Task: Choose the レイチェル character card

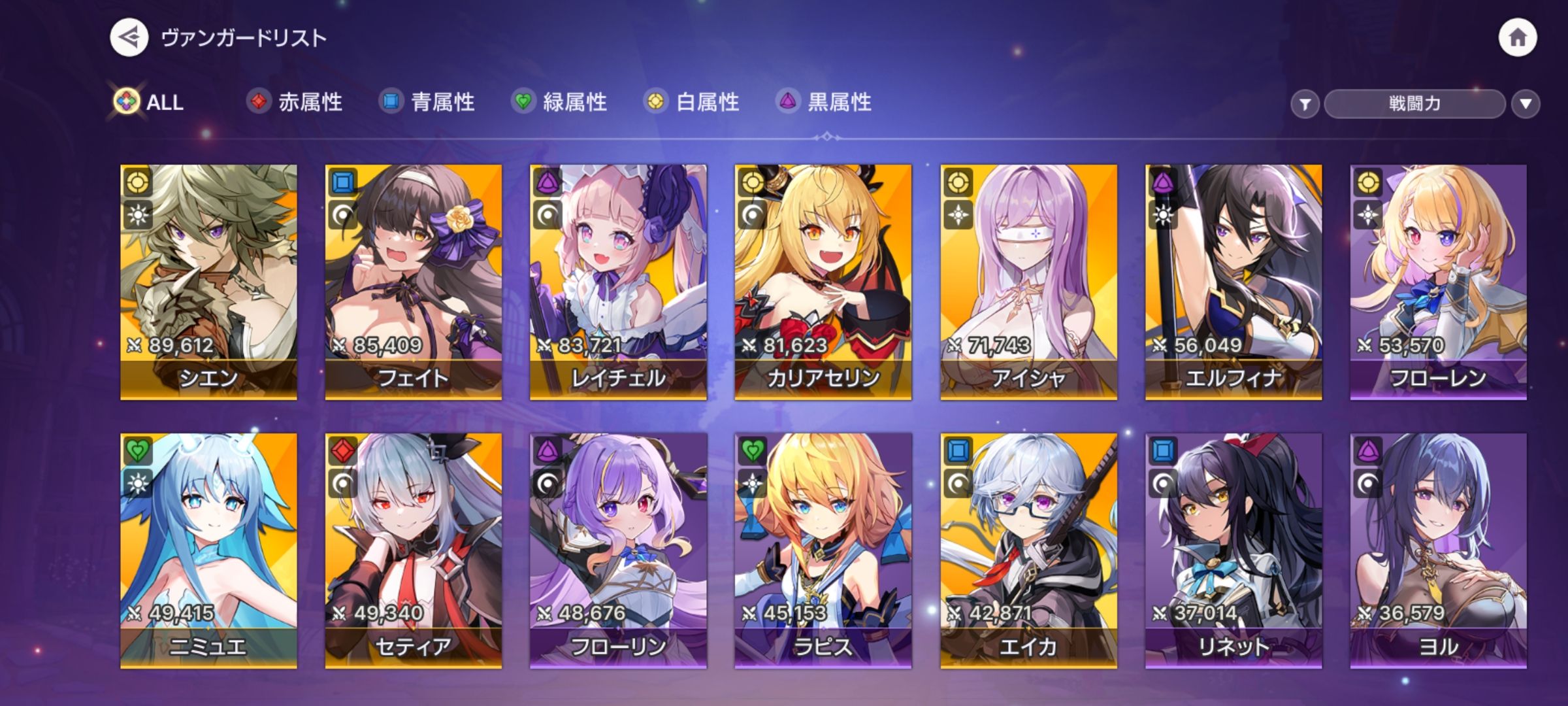Action: (618, 281)
